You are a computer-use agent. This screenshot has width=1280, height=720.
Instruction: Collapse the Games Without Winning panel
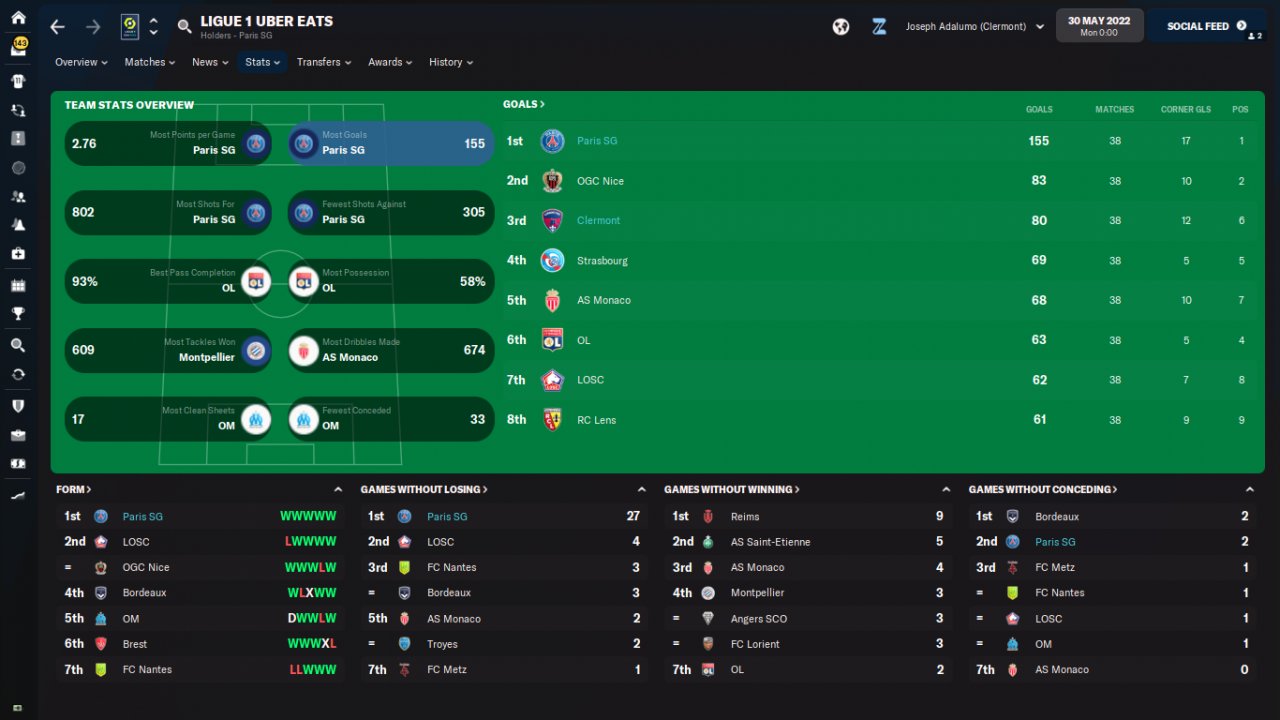[946, 489]
